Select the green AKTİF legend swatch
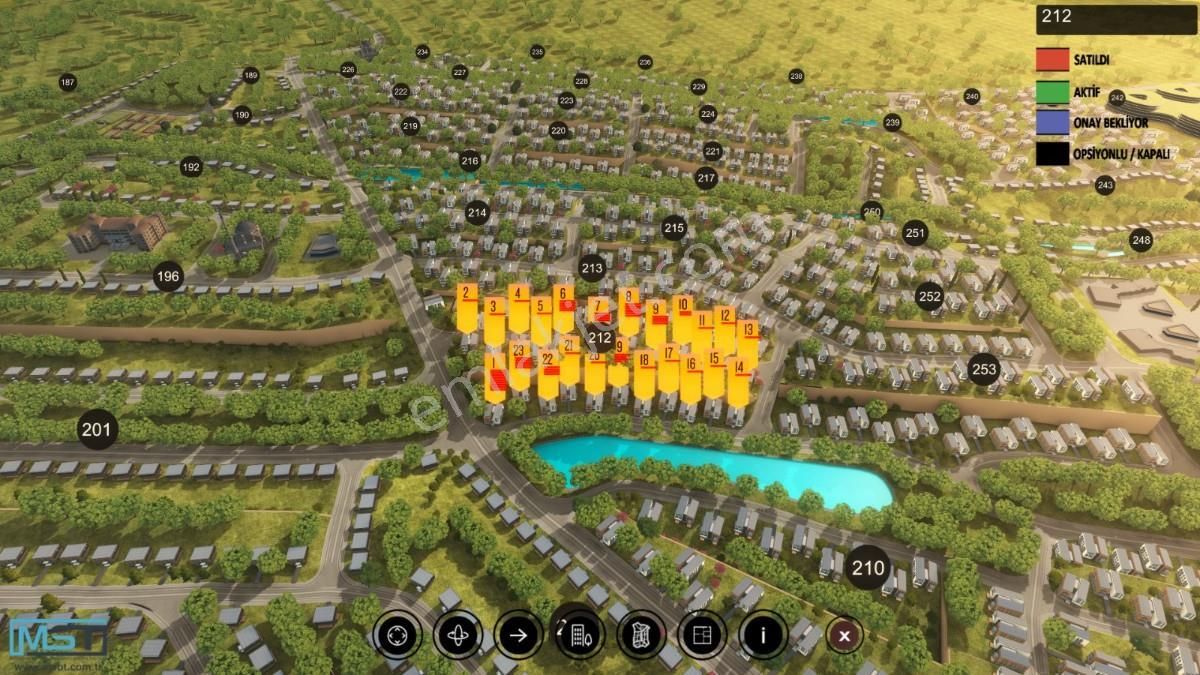 tap(1052, 91)
